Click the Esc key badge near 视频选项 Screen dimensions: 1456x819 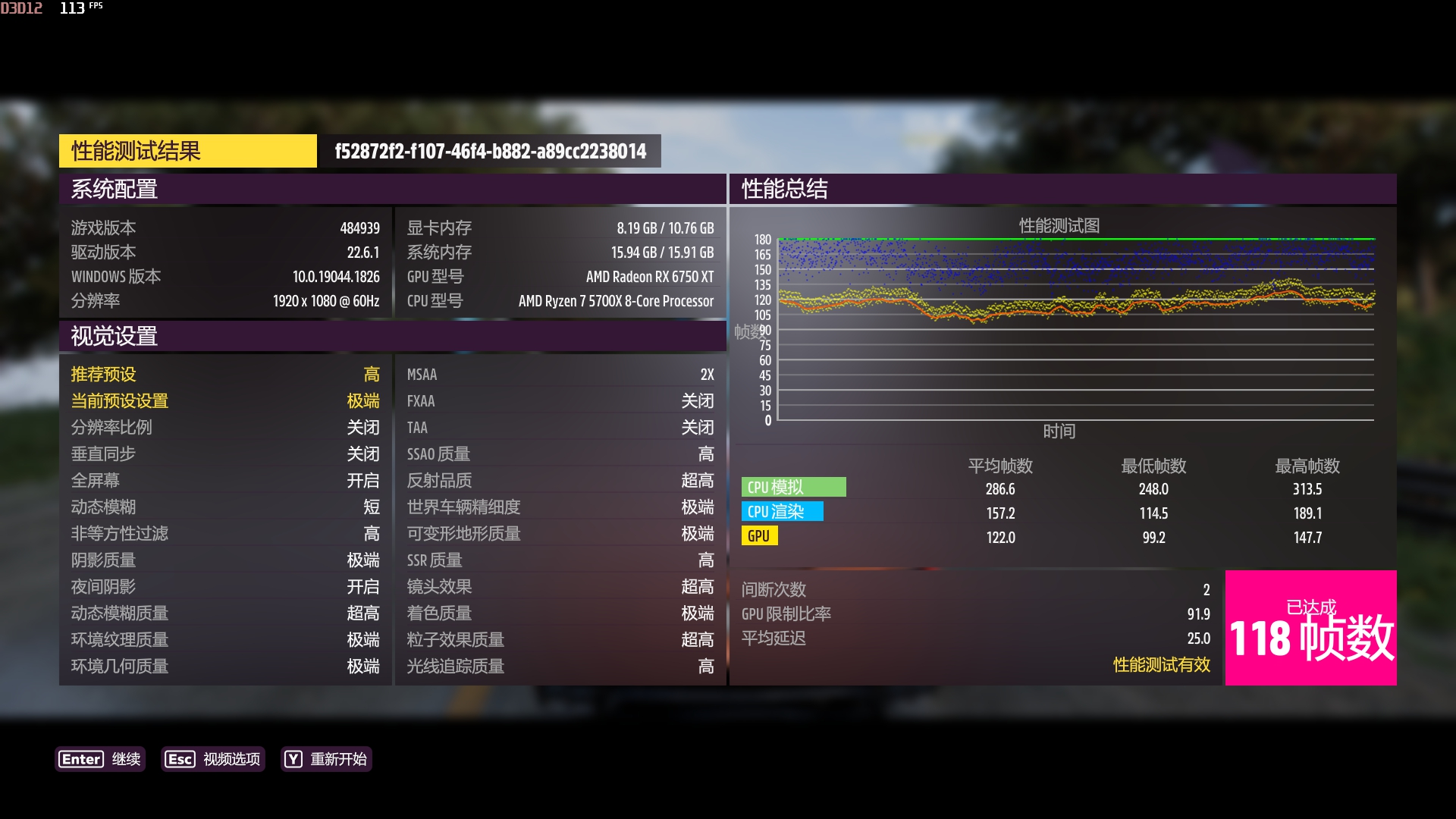180,759
